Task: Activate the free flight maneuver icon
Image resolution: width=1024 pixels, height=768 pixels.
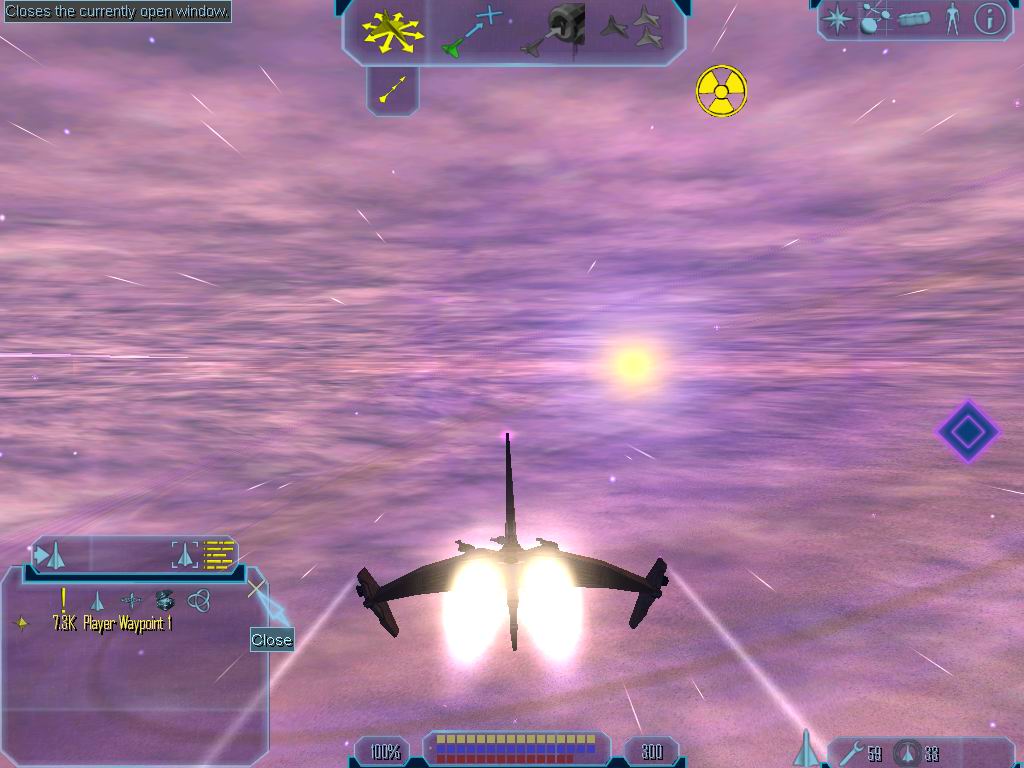Action: coord(393,30)
